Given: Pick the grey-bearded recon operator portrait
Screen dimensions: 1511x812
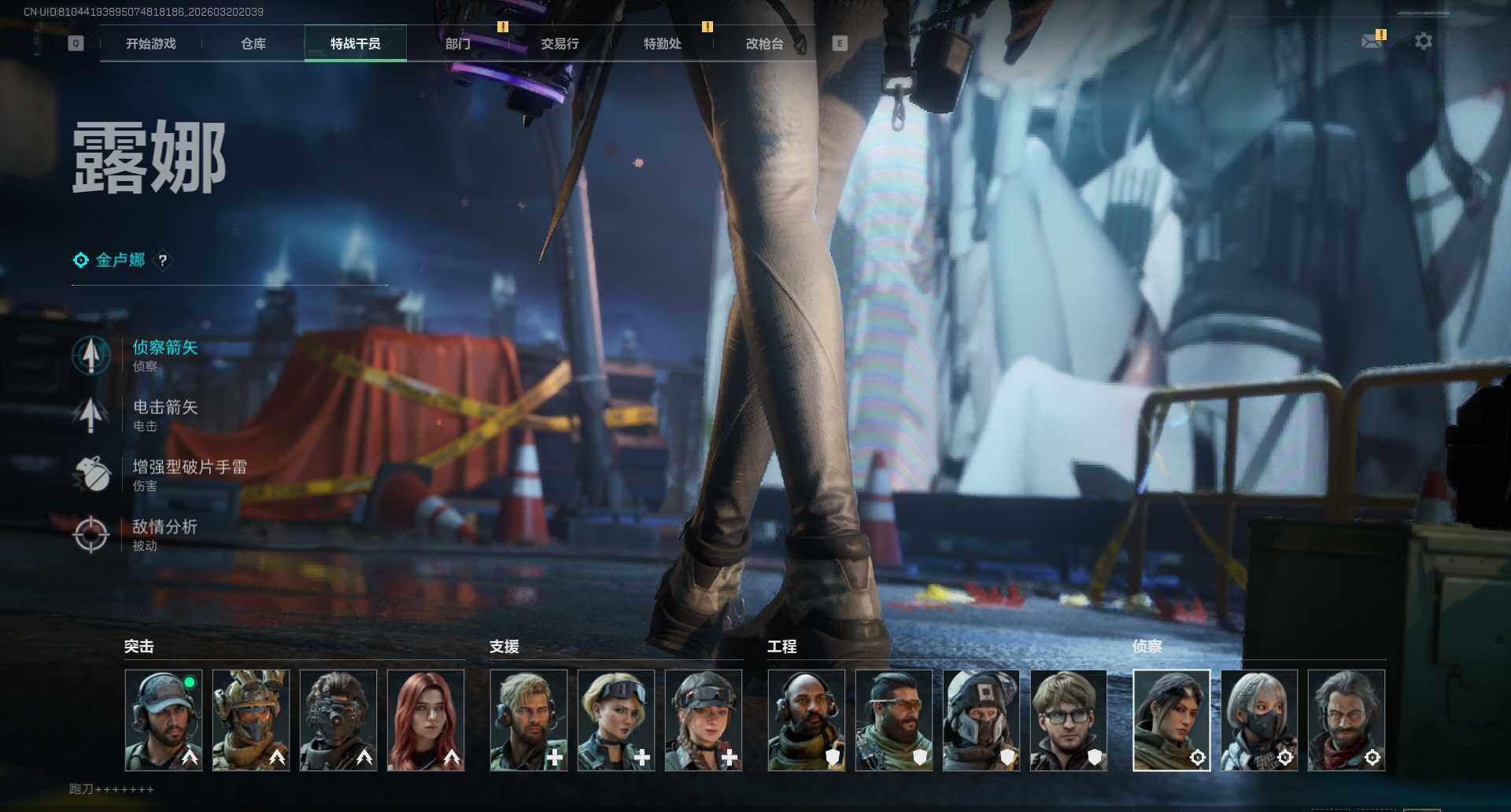Looking at the screenshot, I should point(1347,720).
